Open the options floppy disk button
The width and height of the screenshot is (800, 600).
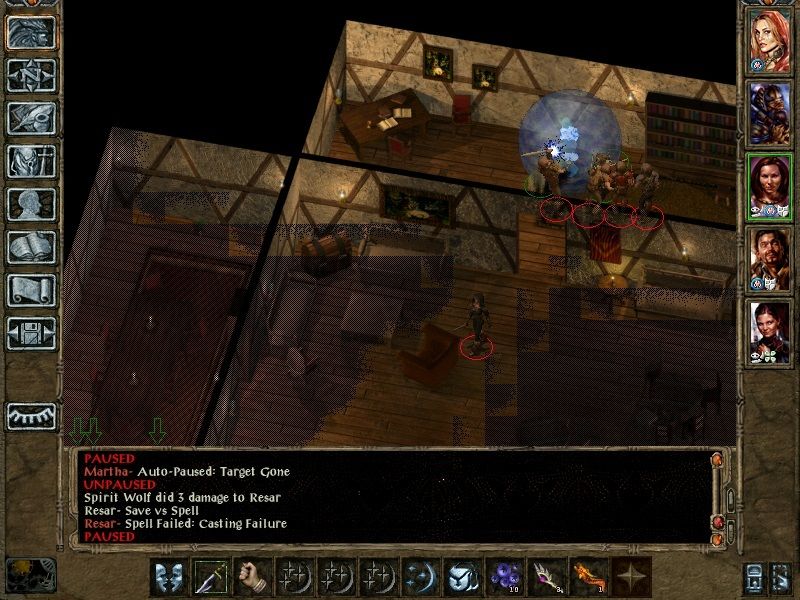click(31, 332)
